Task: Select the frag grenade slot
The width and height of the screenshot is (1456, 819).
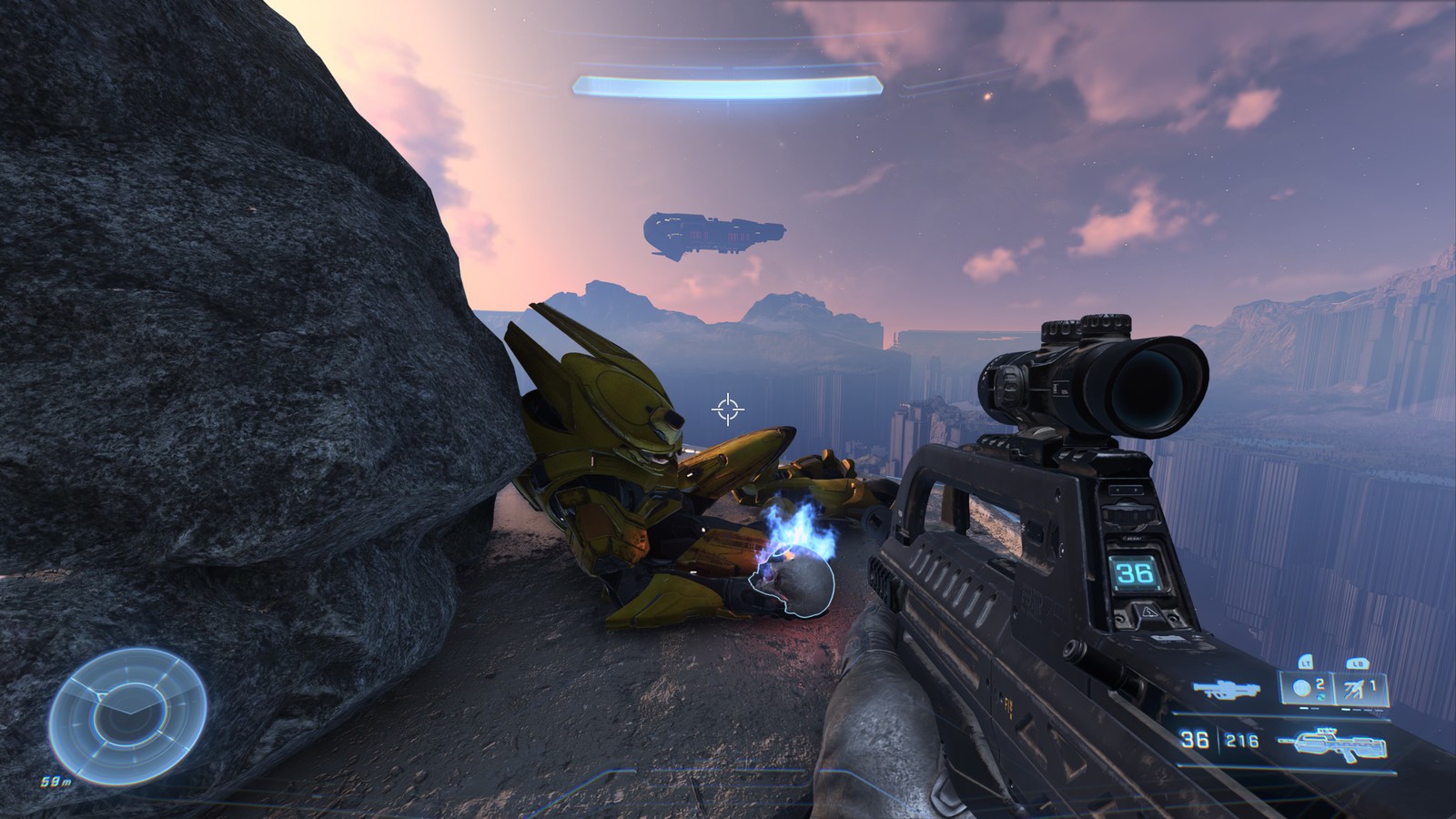Action: [1305, 687]
